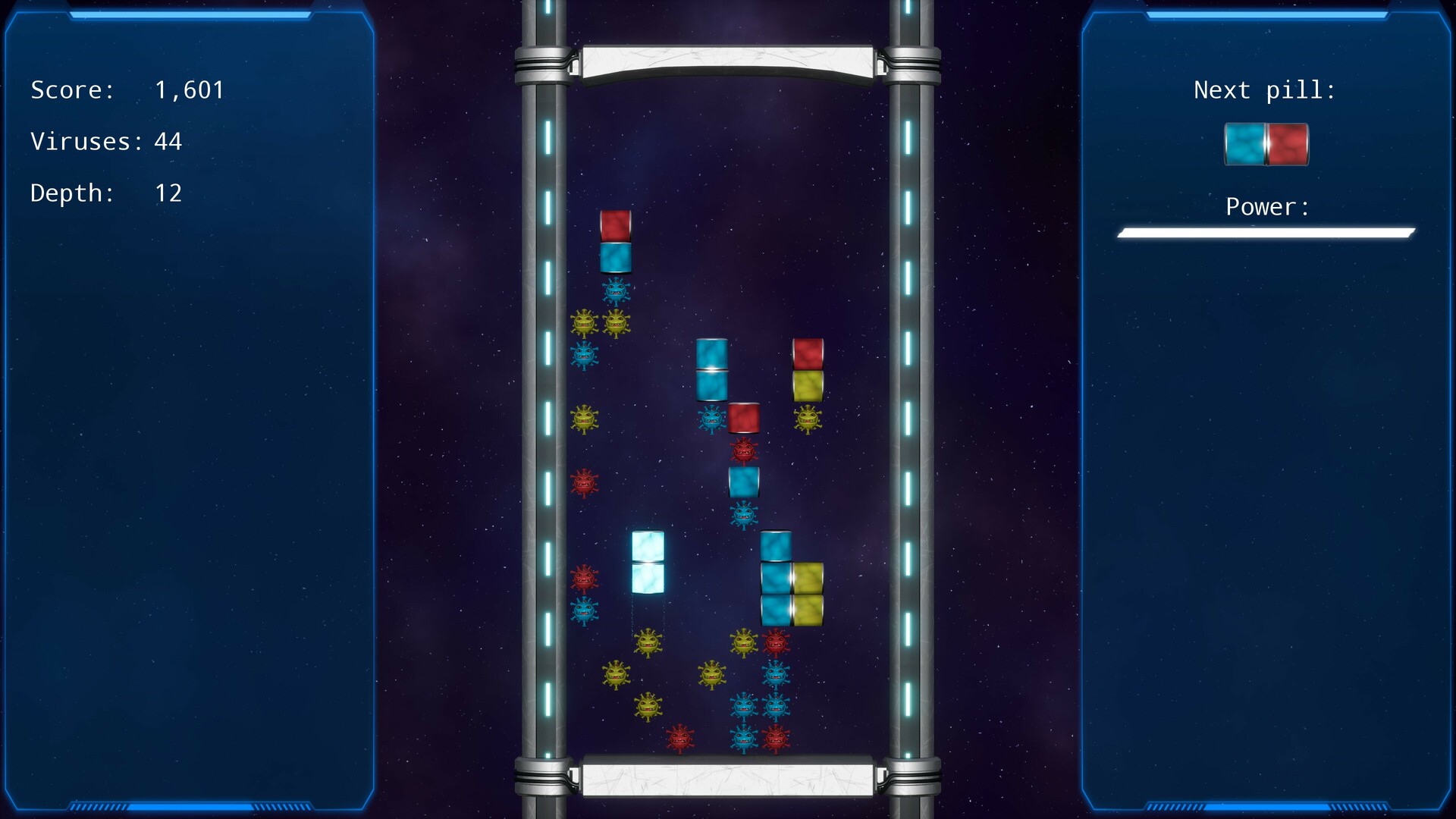Click the red virus beside the left rail
Image resolution: width=1456 pixels, height=819 pixels.
coord(584,481)
